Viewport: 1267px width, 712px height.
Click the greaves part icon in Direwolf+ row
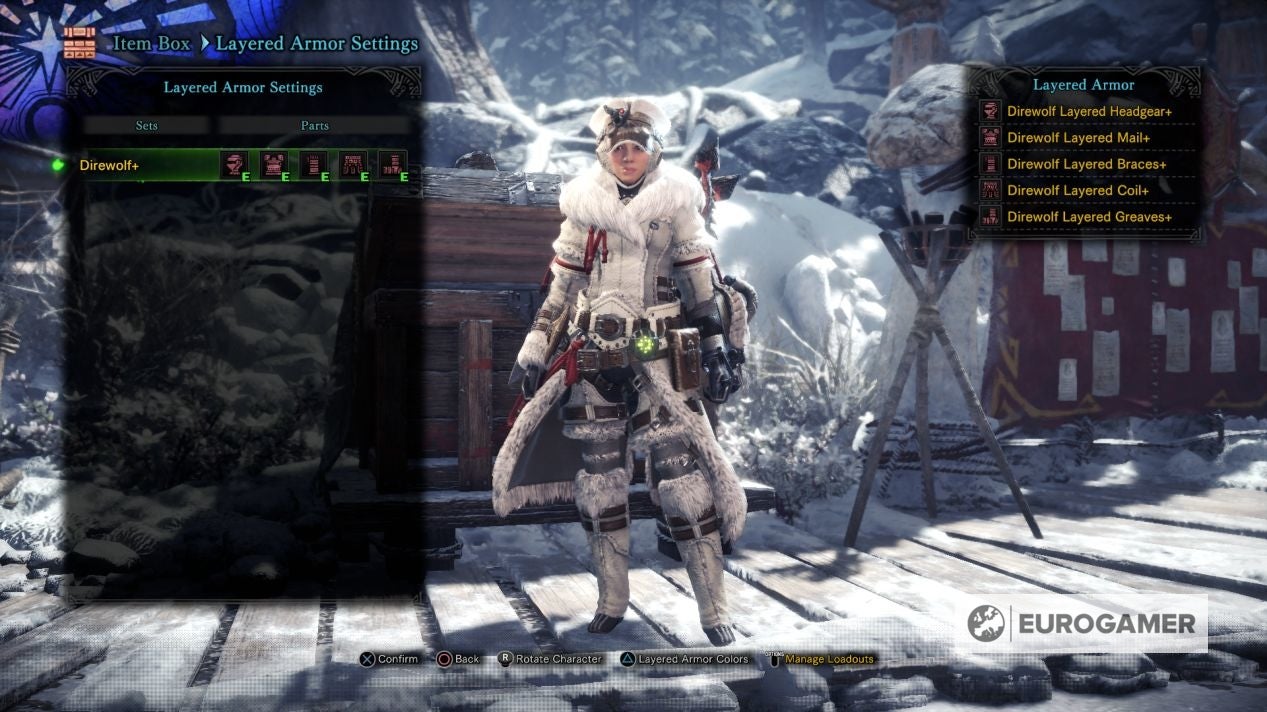[393, 165]
